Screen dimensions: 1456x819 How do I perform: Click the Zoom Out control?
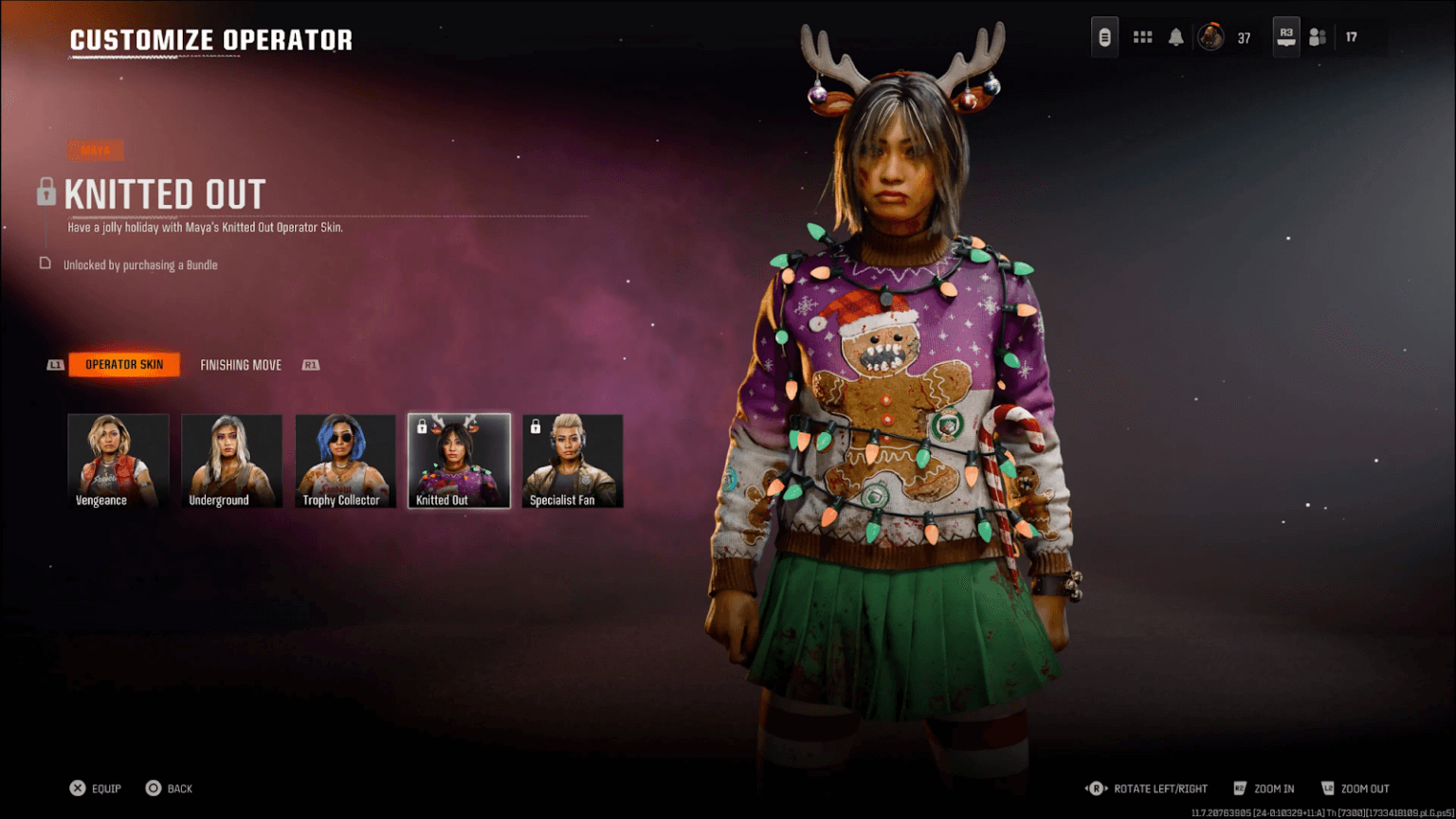(1358, 788)
